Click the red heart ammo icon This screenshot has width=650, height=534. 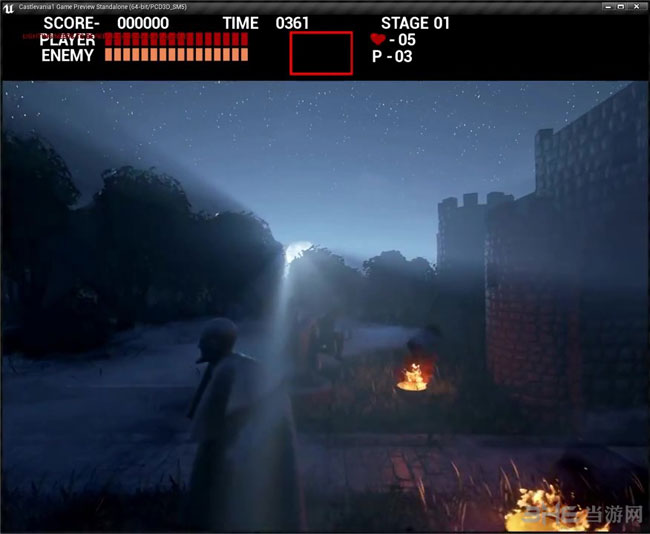coord(377,39)
